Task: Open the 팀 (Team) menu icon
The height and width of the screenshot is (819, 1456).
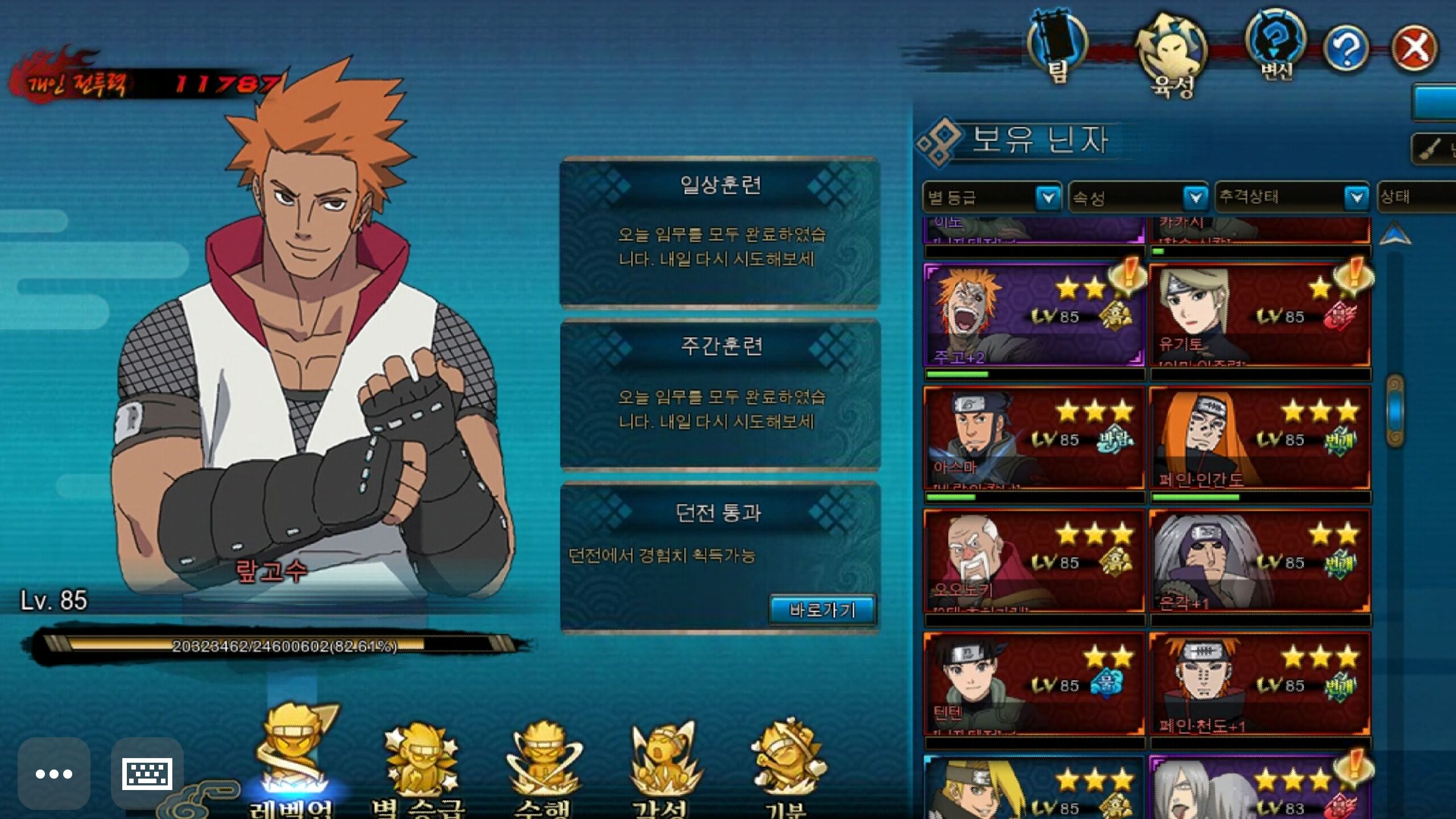Action: coord(1057,47)
